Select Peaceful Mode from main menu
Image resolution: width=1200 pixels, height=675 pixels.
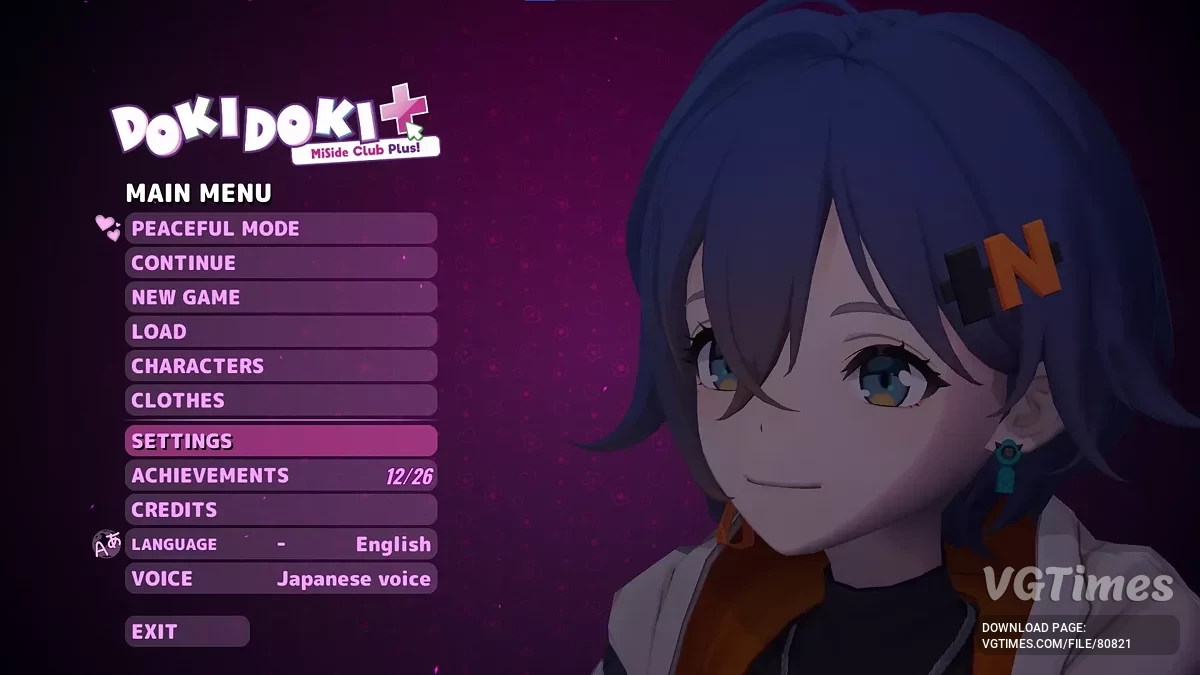(281, 229)
